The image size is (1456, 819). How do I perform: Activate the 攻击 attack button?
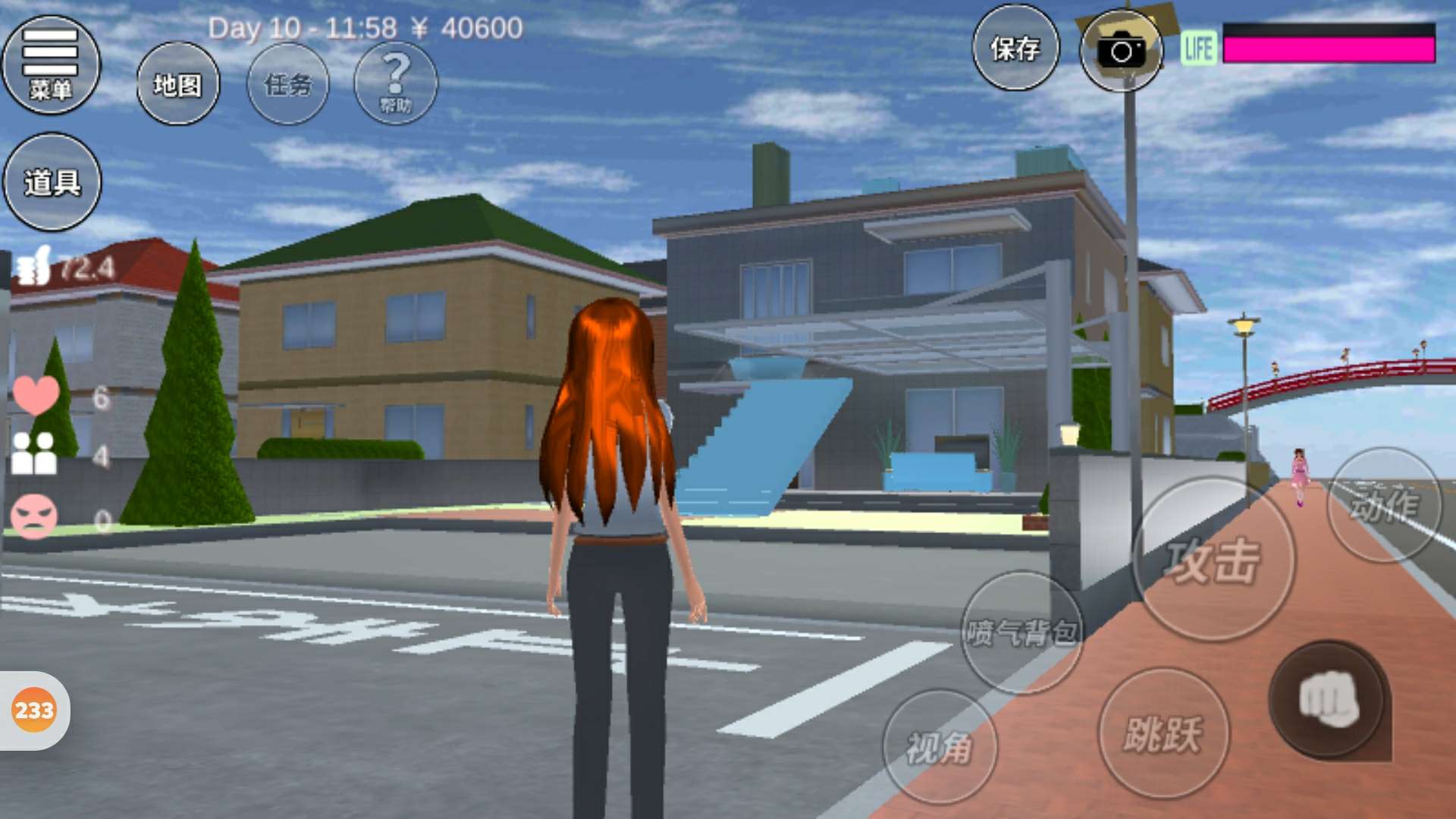[1213, 560]
